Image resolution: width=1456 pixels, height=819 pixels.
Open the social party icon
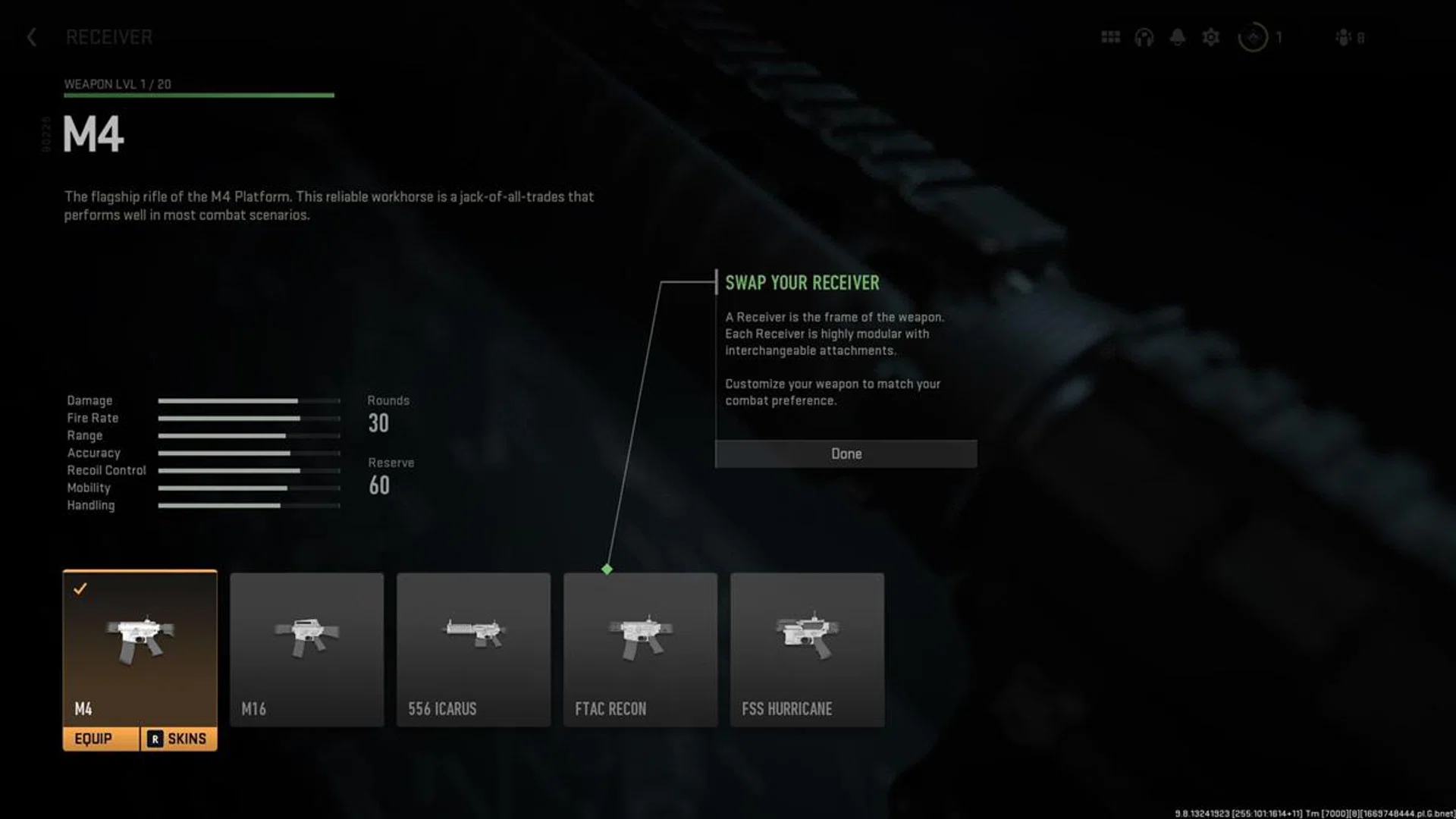[x=1345, y=37]
